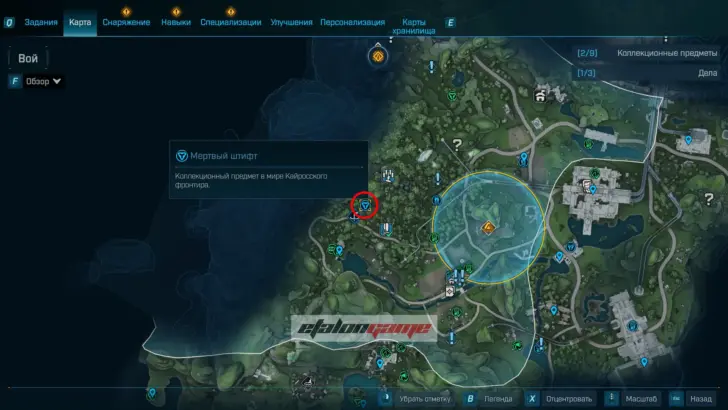The image size is (728, 410).
Task: Click the orange hexagon marker at map top
Action: (x=379, y=56)
